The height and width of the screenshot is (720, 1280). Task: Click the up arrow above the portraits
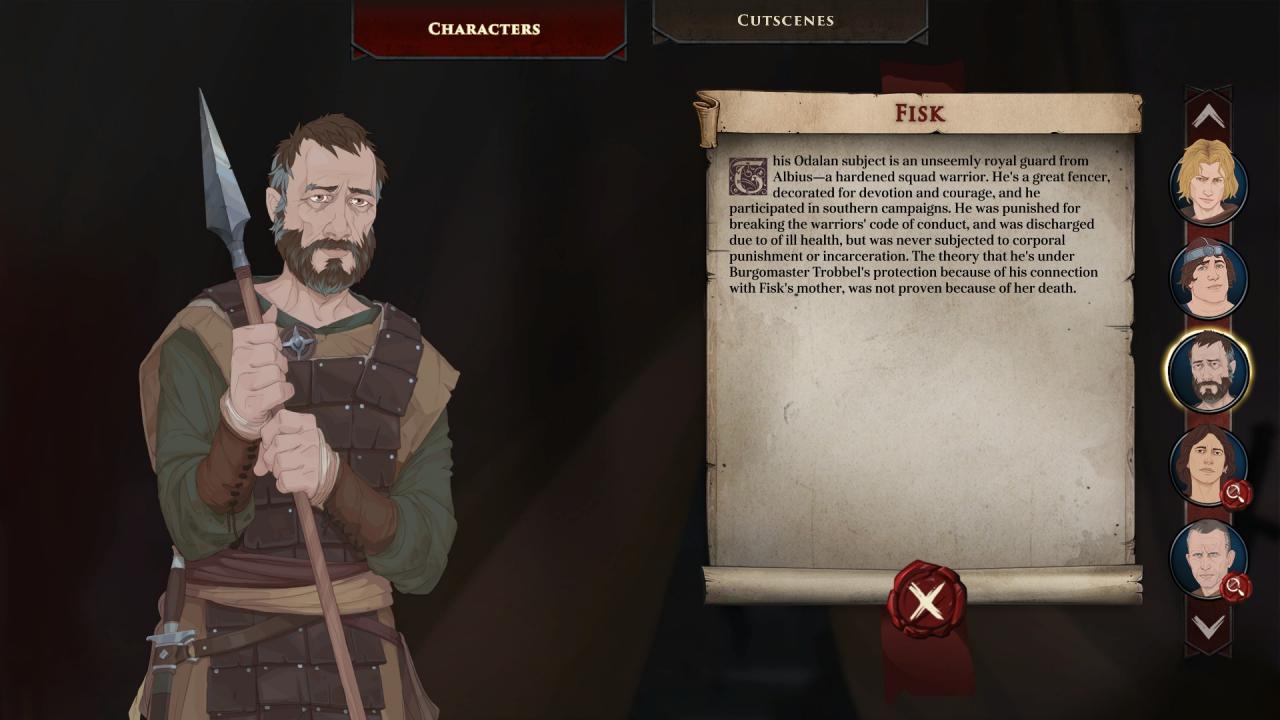(1208, 117)
